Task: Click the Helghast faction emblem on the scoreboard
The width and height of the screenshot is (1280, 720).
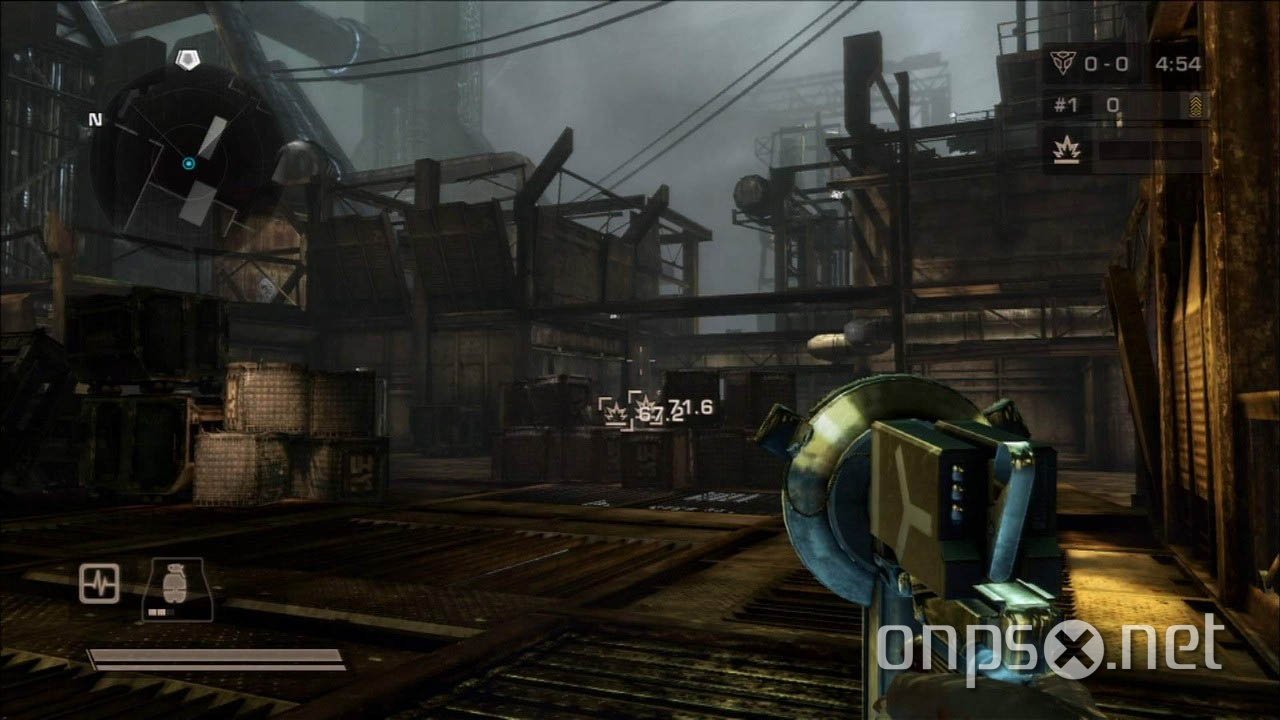Action: 1062,63
